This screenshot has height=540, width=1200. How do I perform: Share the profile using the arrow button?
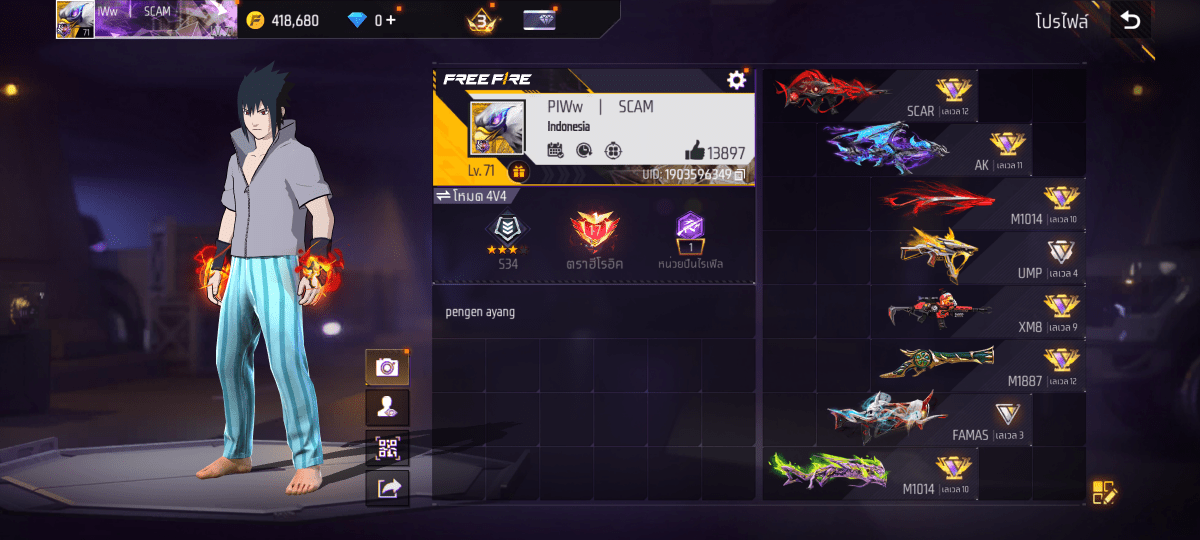(x=387, y=487)
